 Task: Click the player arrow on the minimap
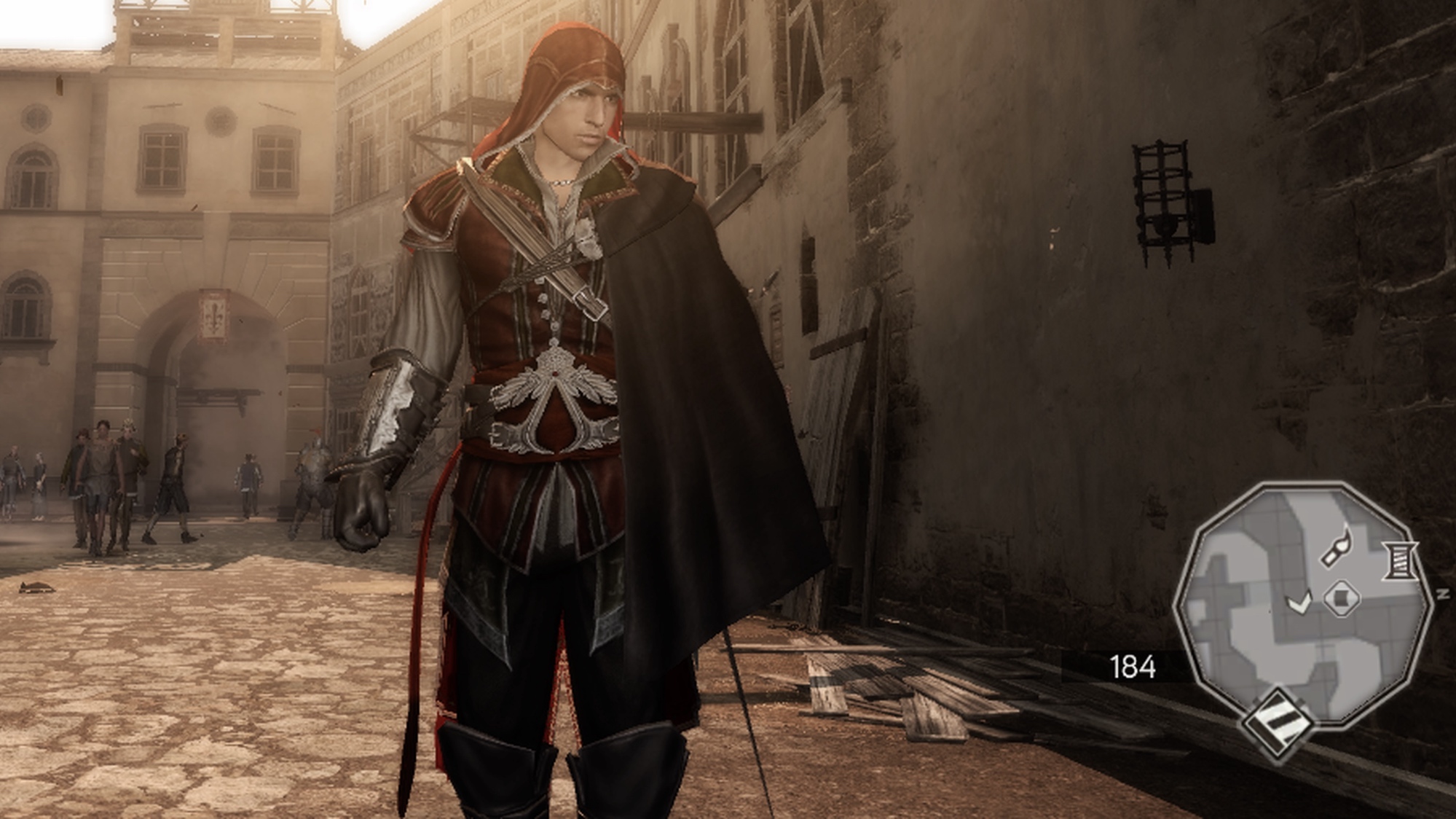[x=1299, y=602]
